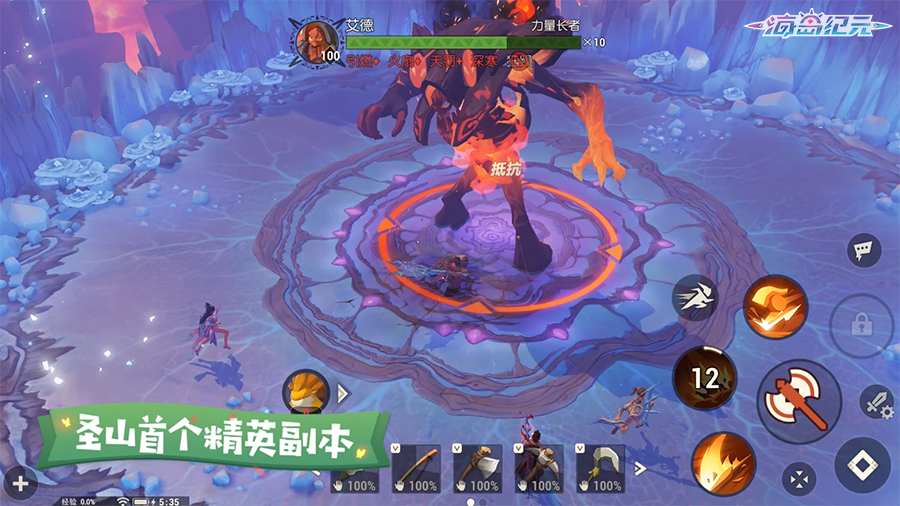Expand the arrow beside the companion portrait

click(344, 393)
